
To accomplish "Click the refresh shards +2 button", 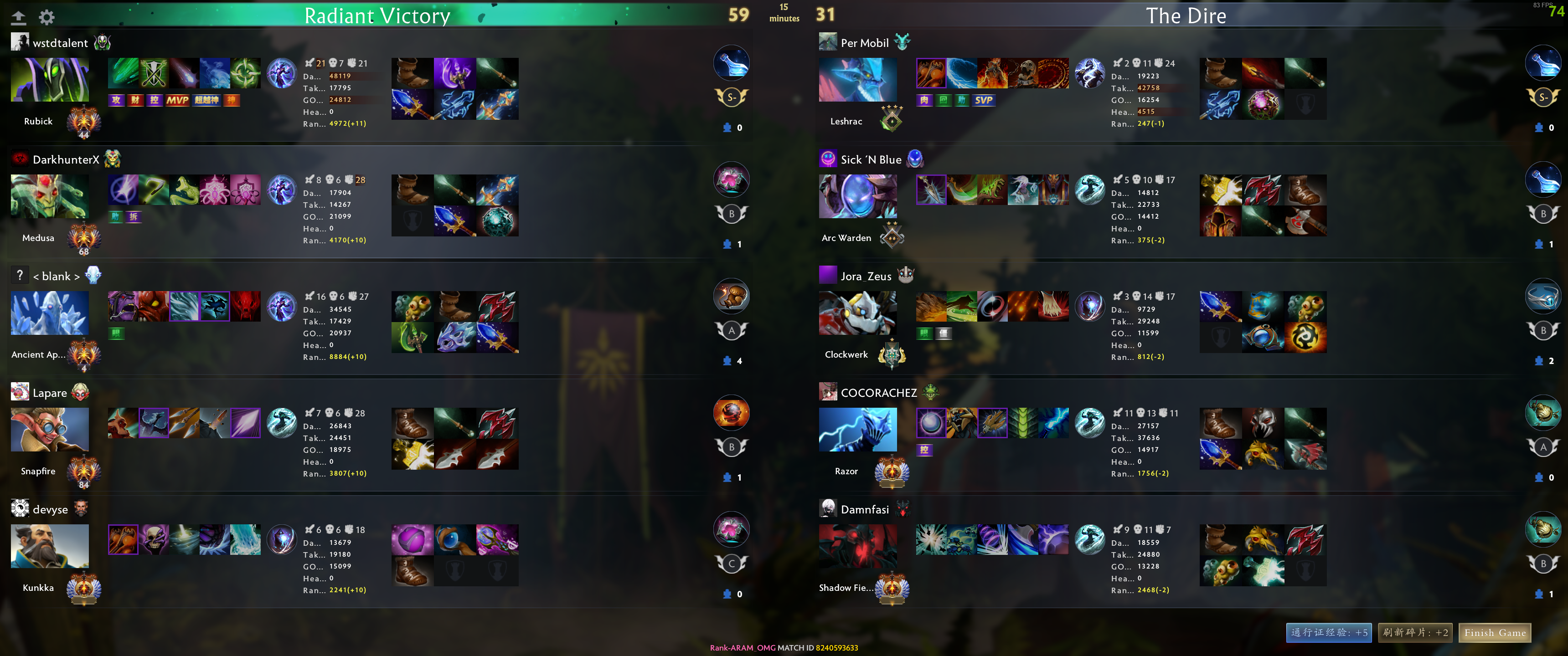I will 1415,633.
